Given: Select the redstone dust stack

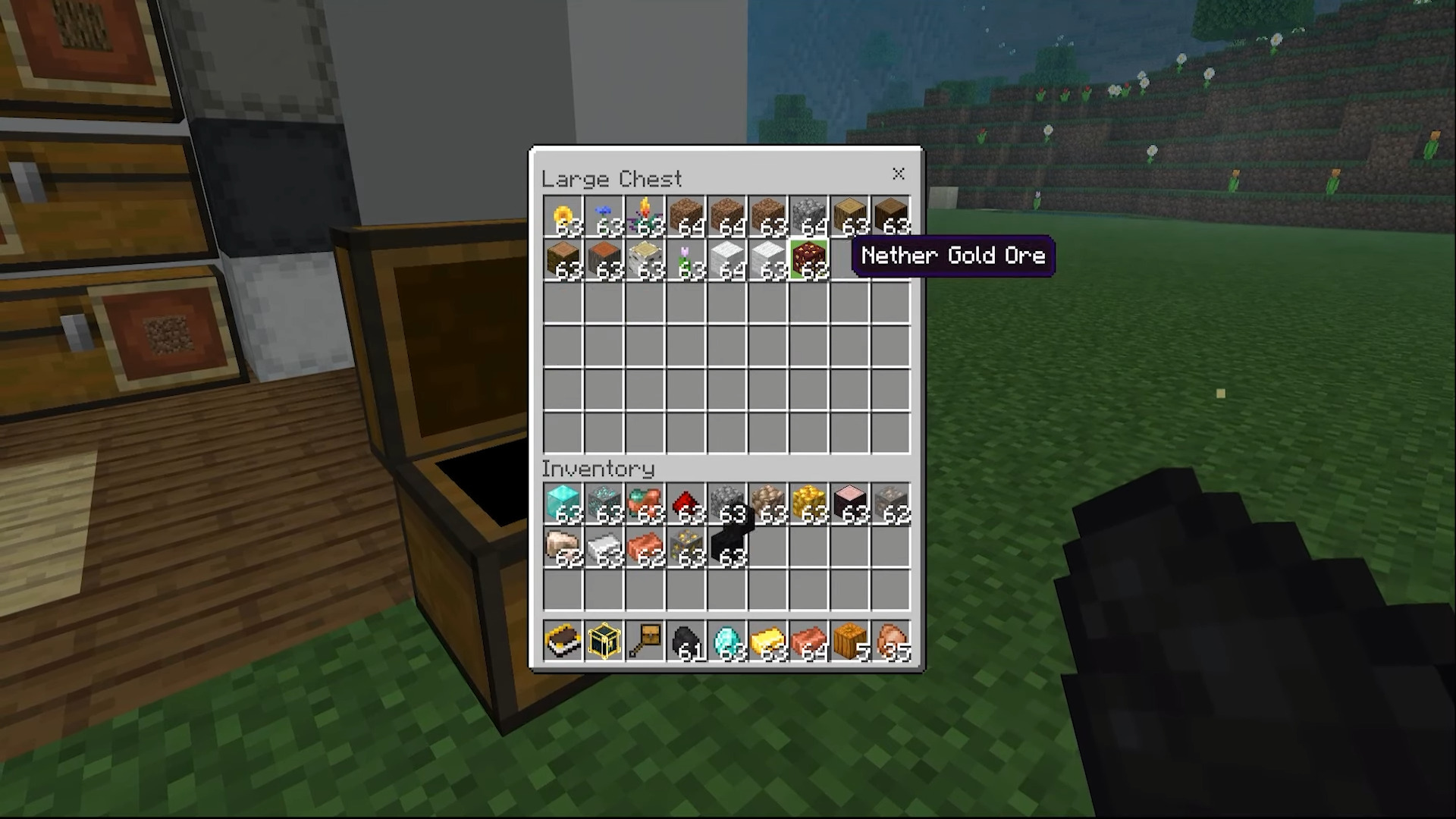Looking at the screenshot, I should click(x=686, y=504).
